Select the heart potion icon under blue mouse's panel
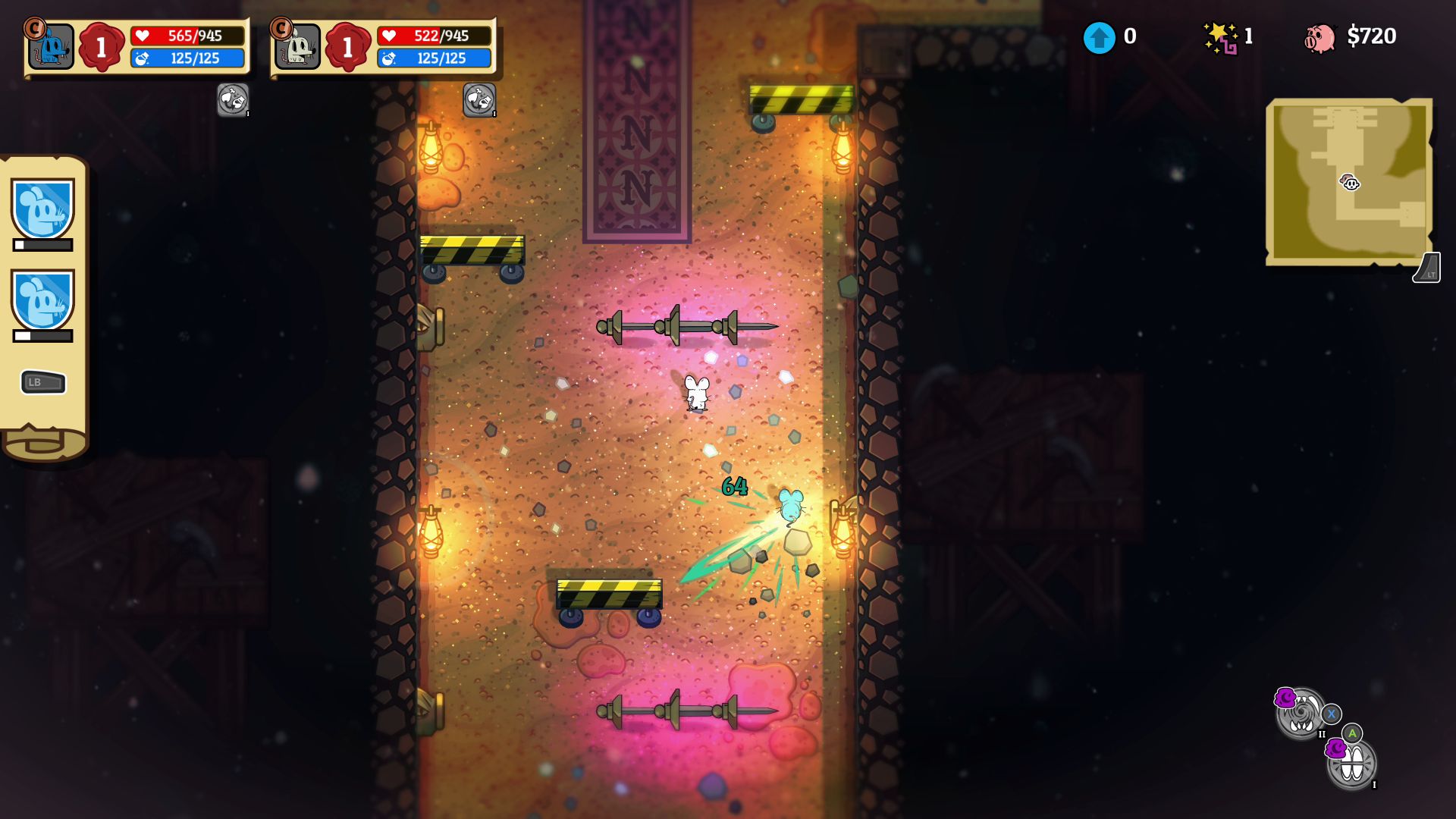The height and width of the screenshot is (819, 1456). pyautogui.click(x=233, y=99)
